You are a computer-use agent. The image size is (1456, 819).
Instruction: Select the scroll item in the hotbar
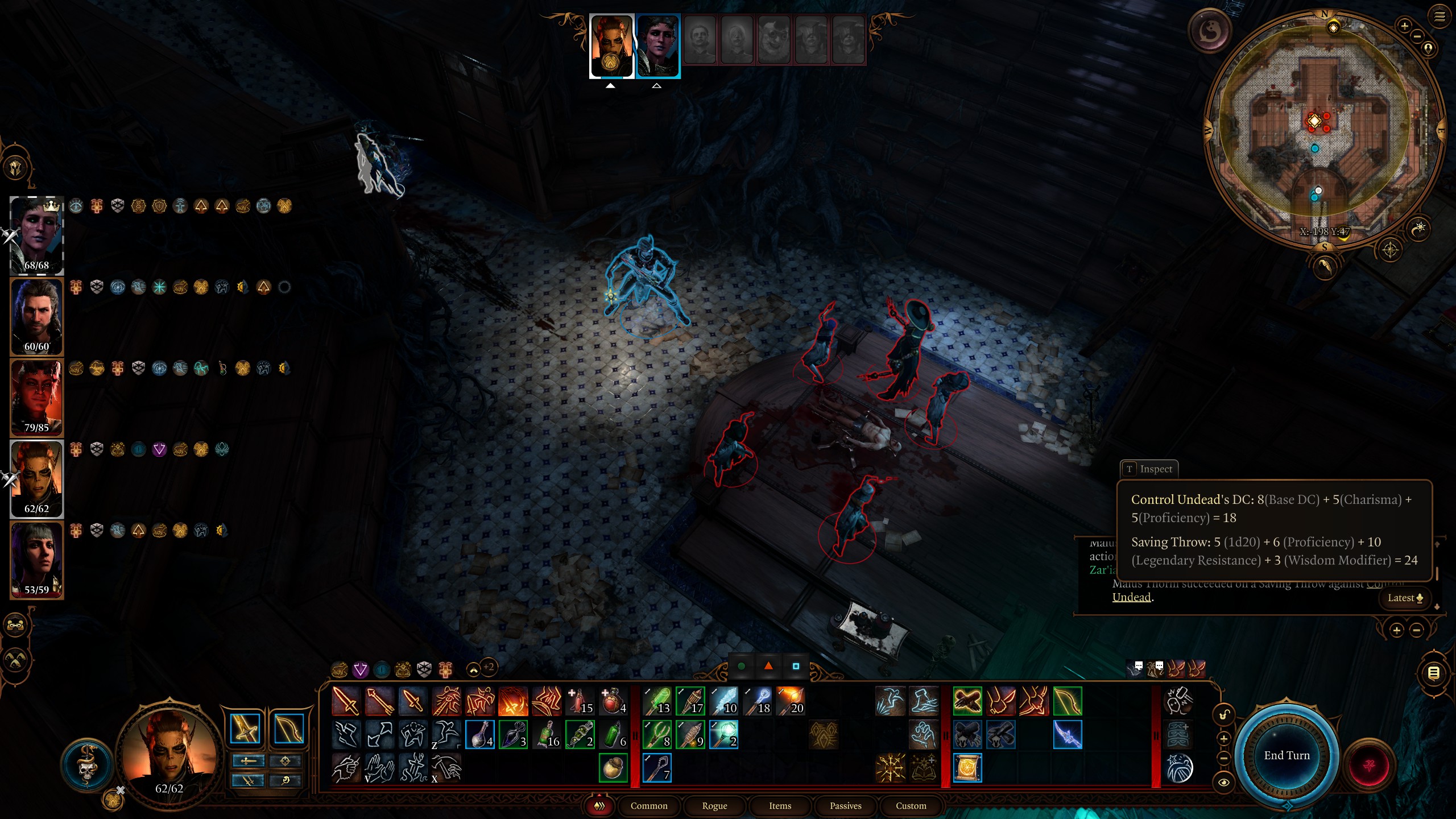coord(967,768)
